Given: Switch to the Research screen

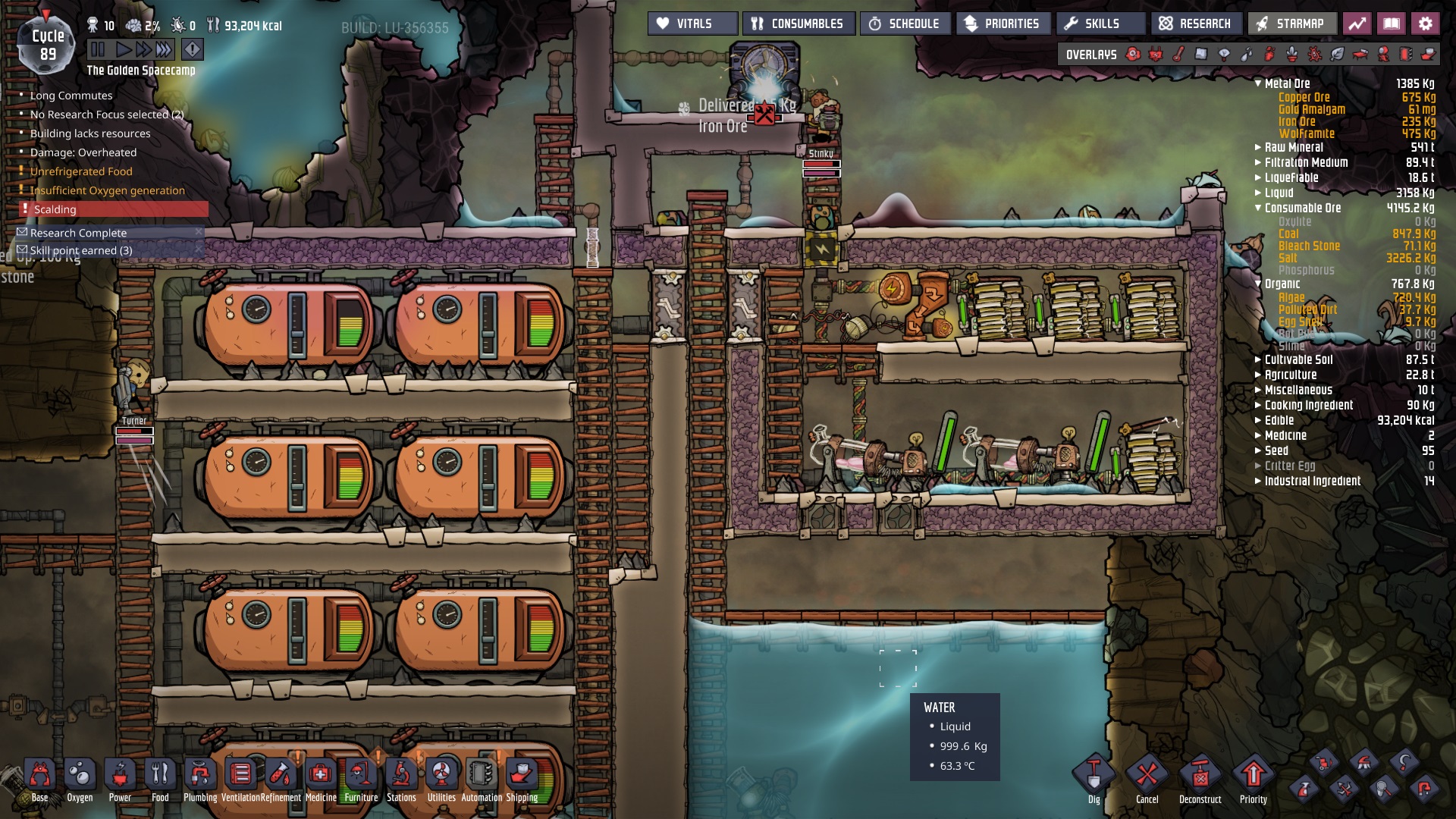Looking at the screenshot, I should tap(1197, 23).
